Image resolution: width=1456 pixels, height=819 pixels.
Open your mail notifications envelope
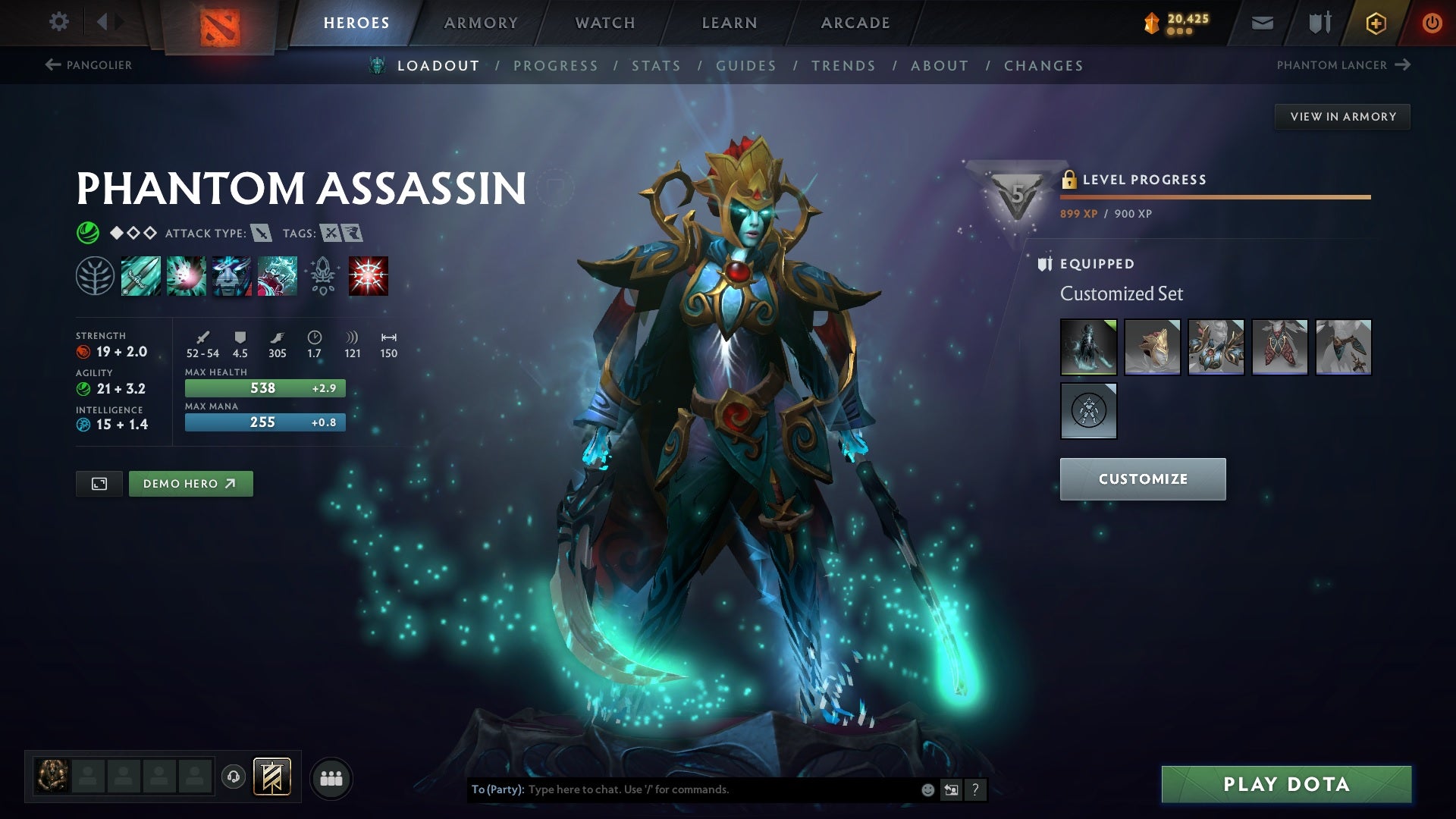[x=1261, y=22]
